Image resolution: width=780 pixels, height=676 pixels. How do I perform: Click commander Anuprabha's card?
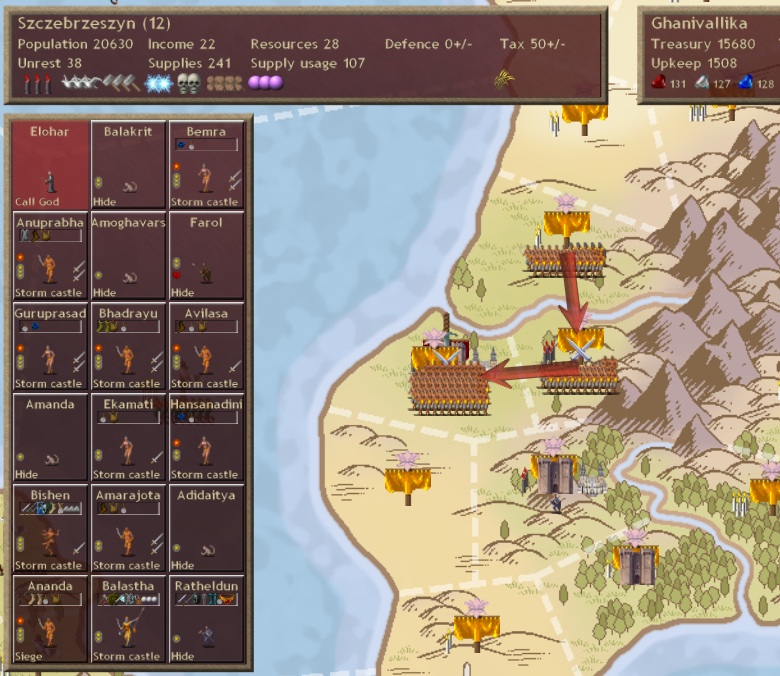[x=50, y=256]
